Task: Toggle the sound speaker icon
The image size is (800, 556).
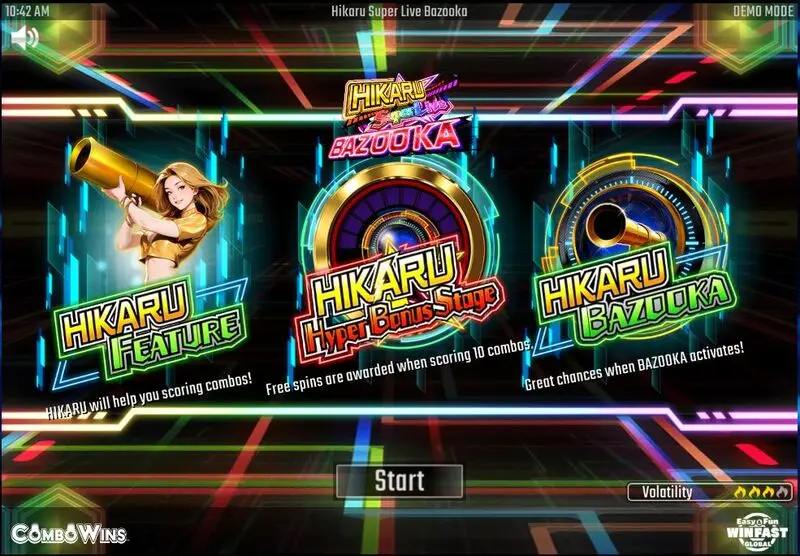Action: tap(26, 38)
